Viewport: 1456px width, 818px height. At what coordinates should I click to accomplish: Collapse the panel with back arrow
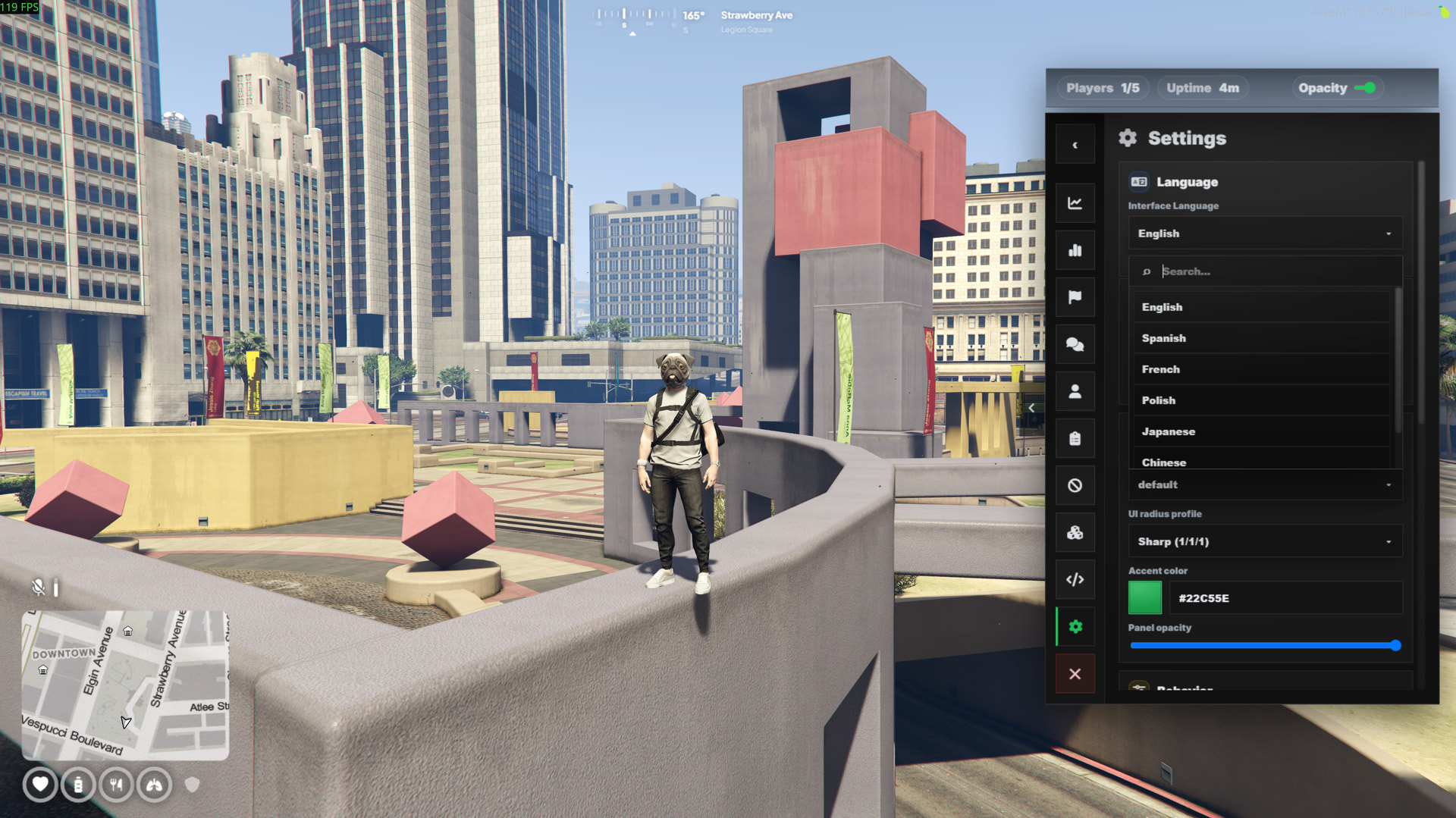click(1075, 145)
